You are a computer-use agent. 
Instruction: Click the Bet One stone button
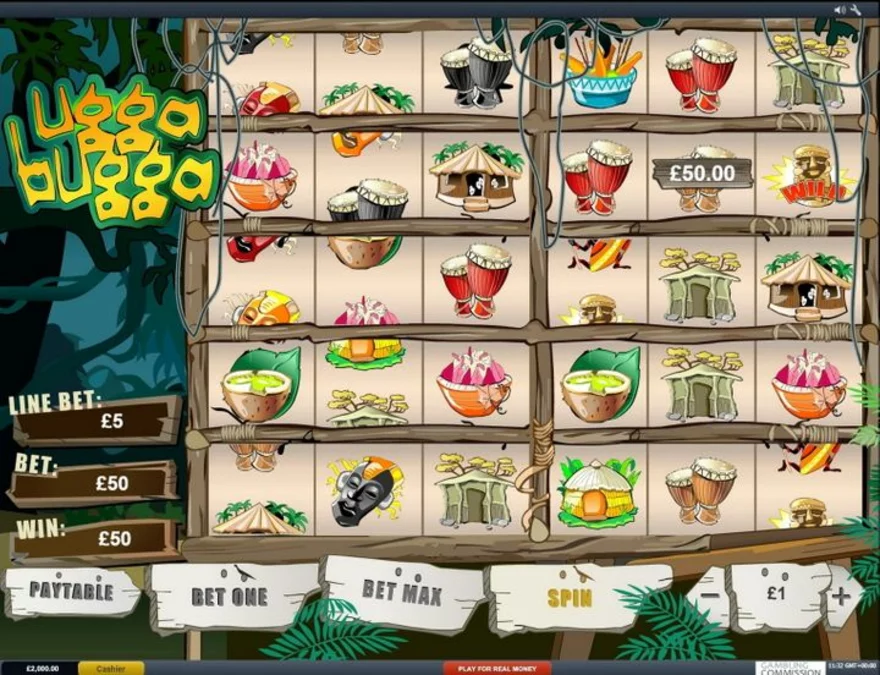pos(229,597)
